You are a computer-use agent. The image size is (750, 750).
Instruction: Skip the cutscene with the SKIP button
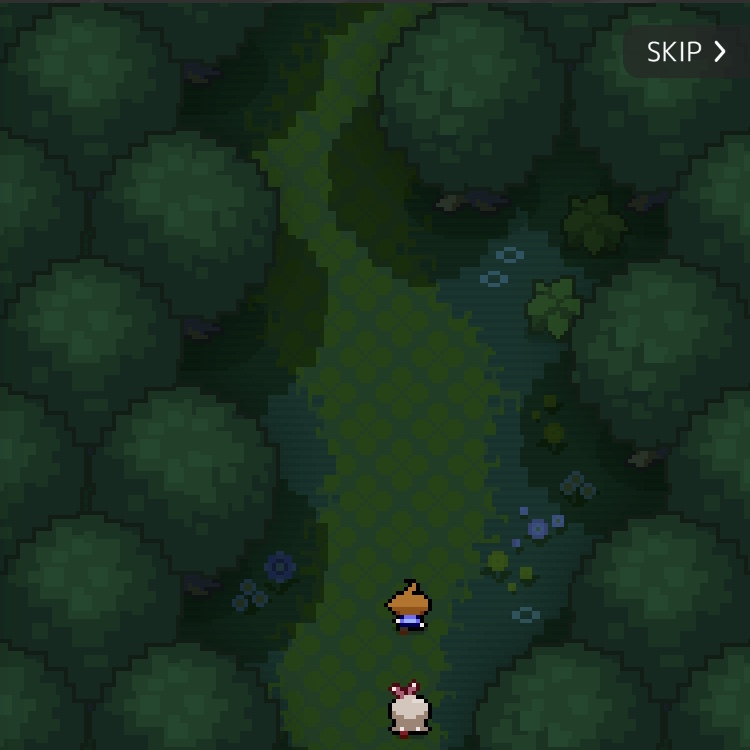tap(686, 52)
